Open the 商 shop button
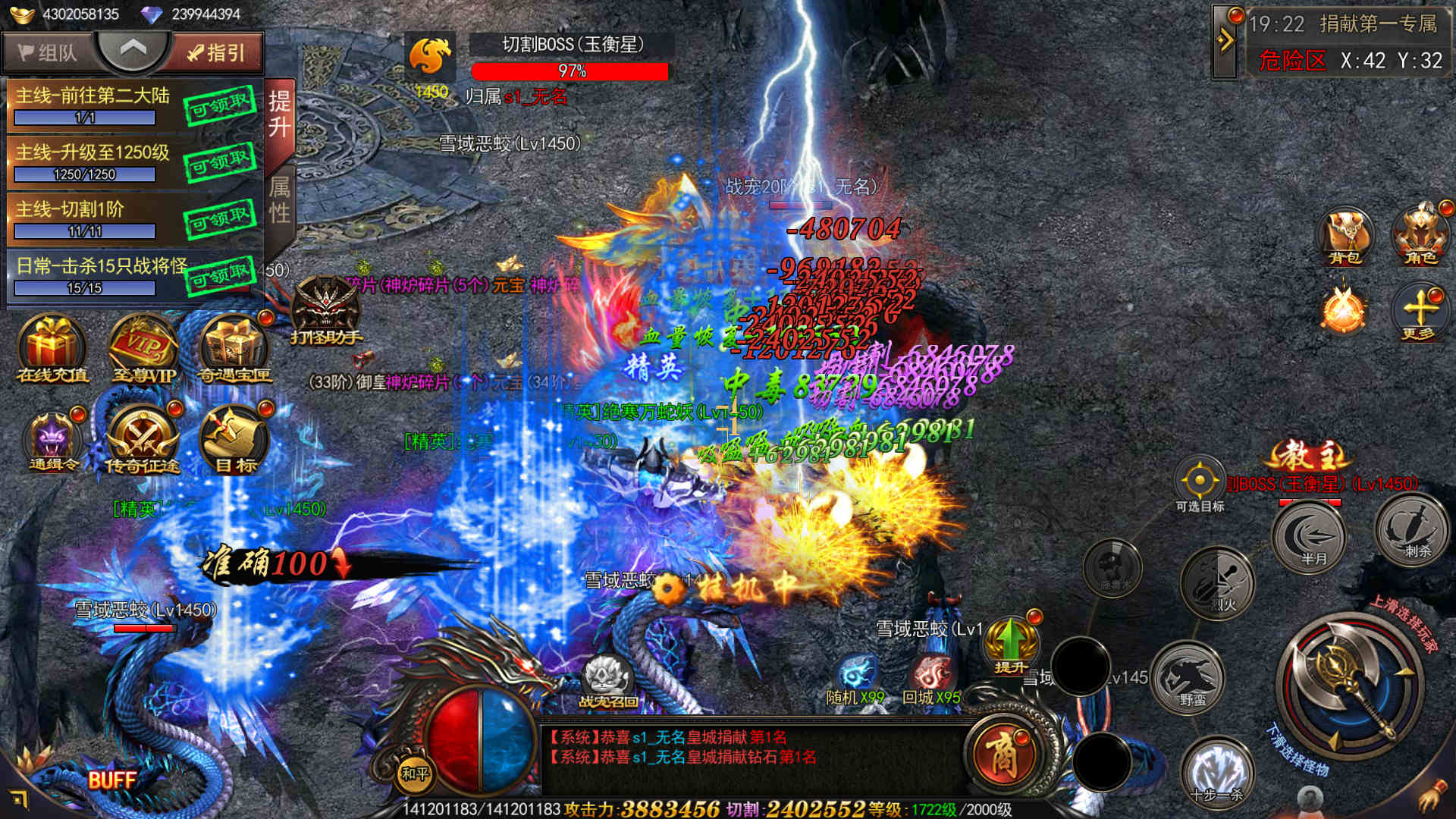The width and height of the screenshot is (1456, 819). tap(1003, 752)
